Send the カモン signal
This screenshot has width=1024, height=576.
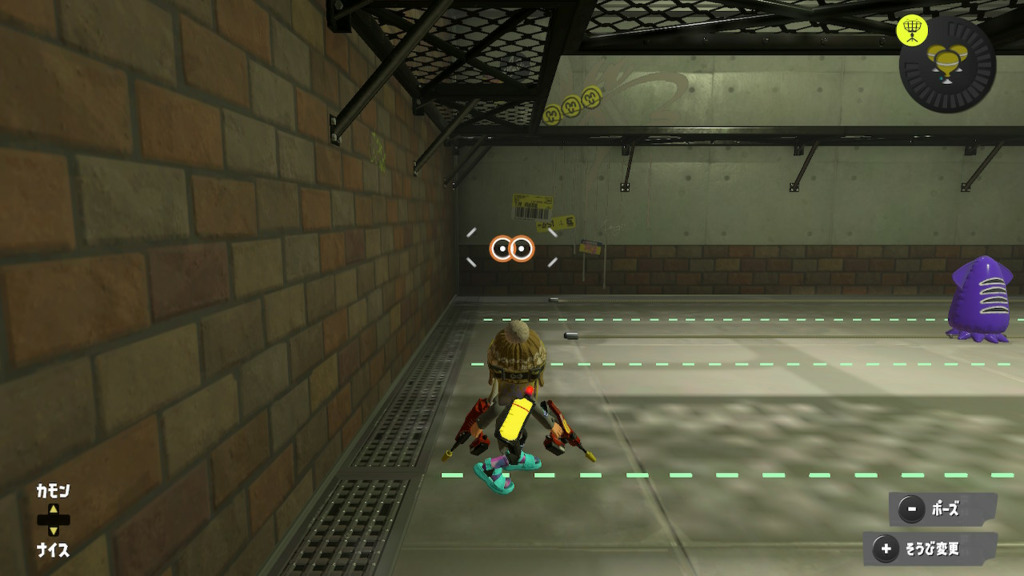tap(54, 492)
